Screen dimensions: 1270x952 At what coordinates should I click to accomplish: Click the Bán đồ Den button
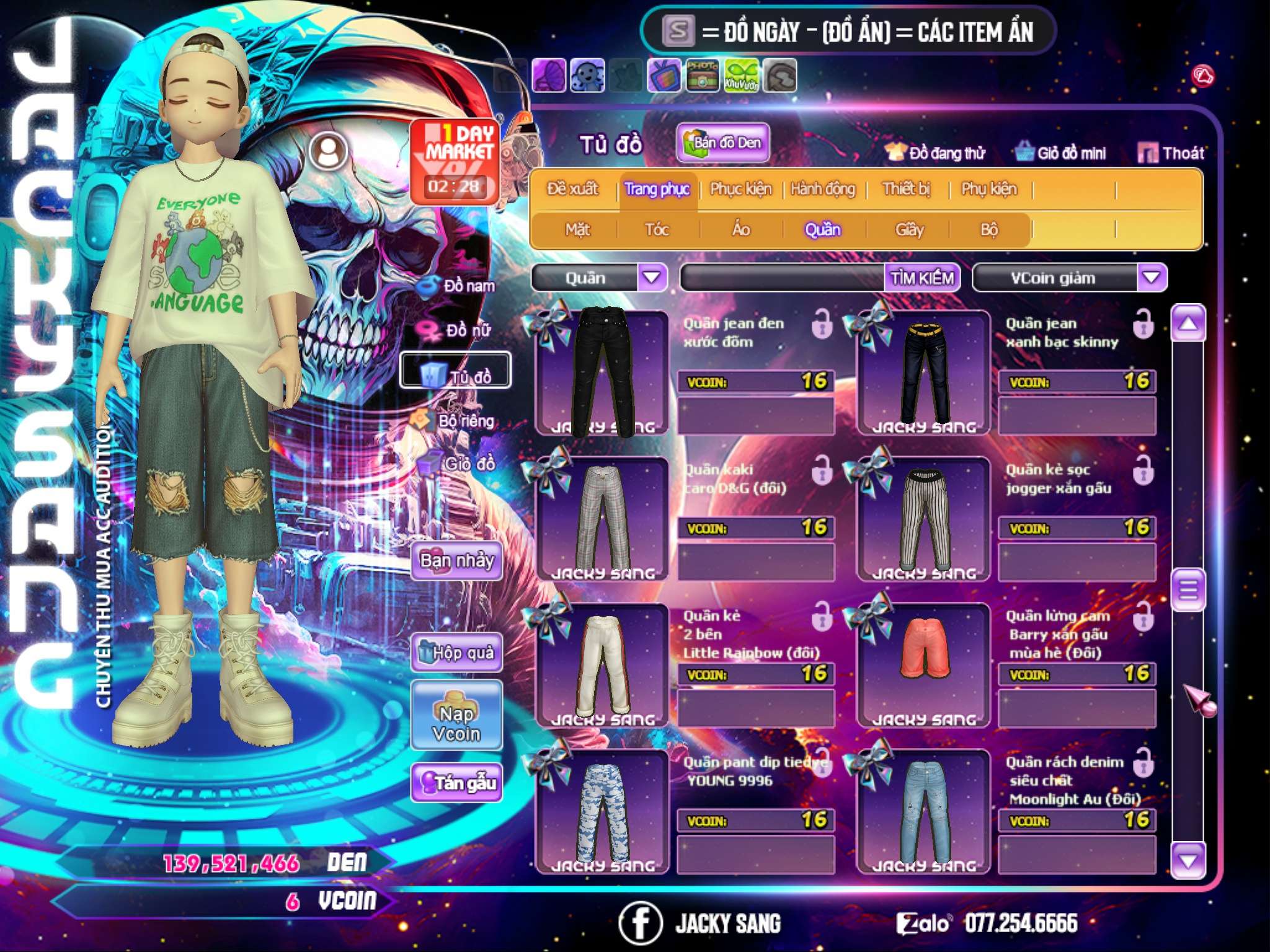[723, 143]
